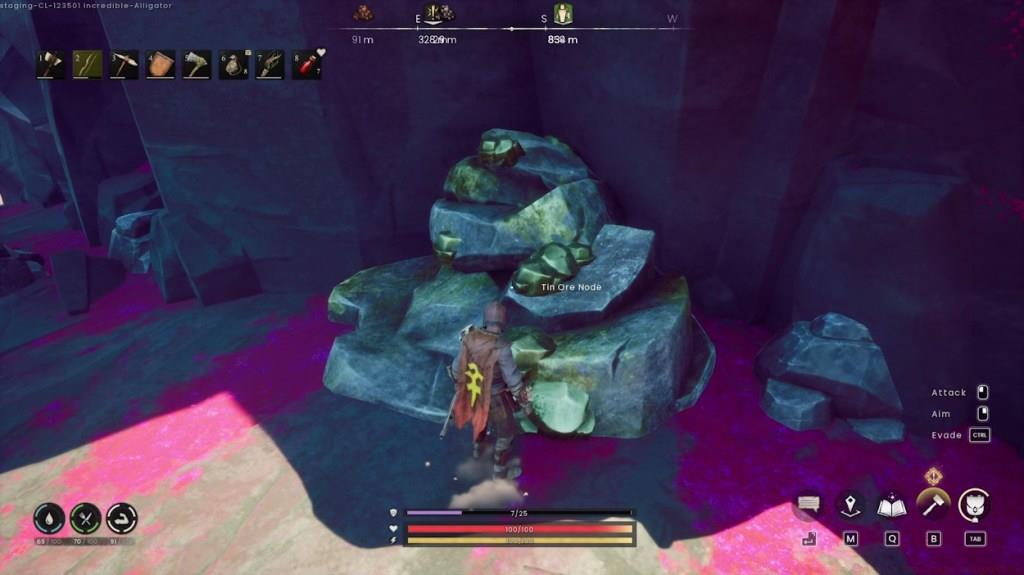Click the water droplet thirst icon
Viewport: 1024px width, 575px height.
pos(48,518)
